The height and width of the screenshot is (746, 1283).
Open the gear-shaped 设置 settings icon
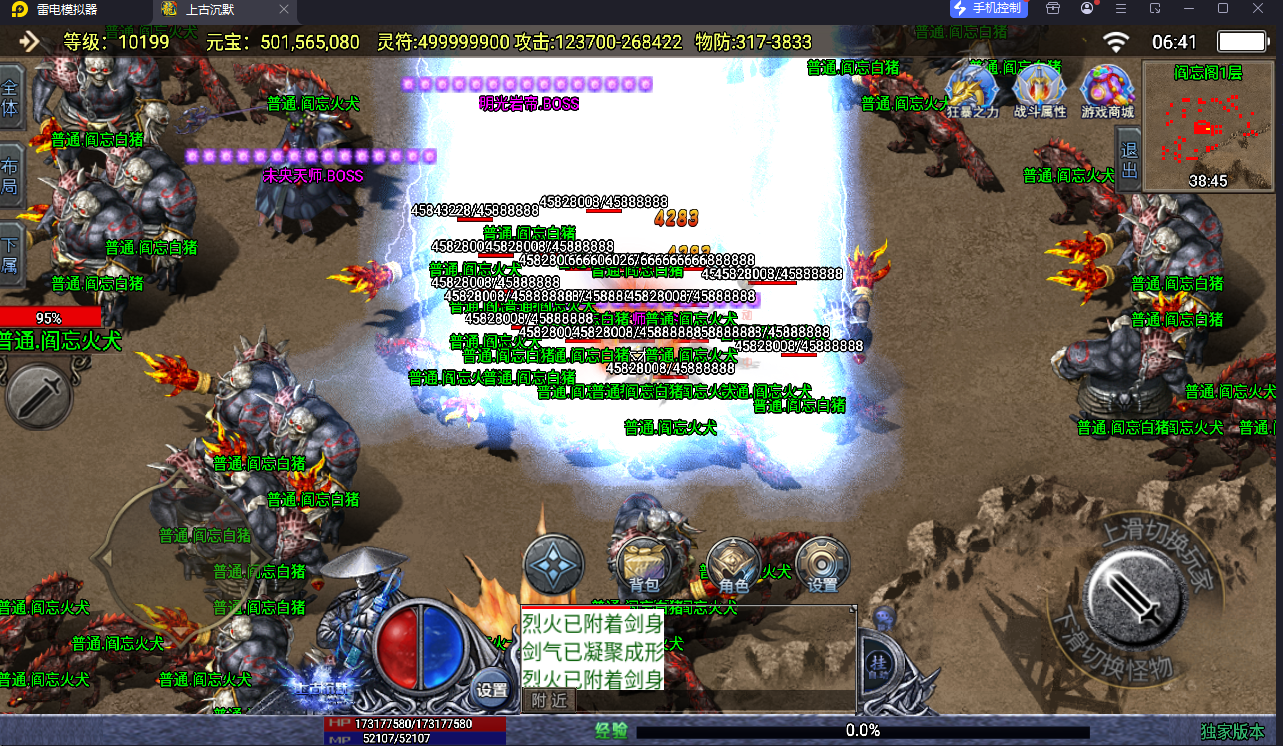(822, 565)
